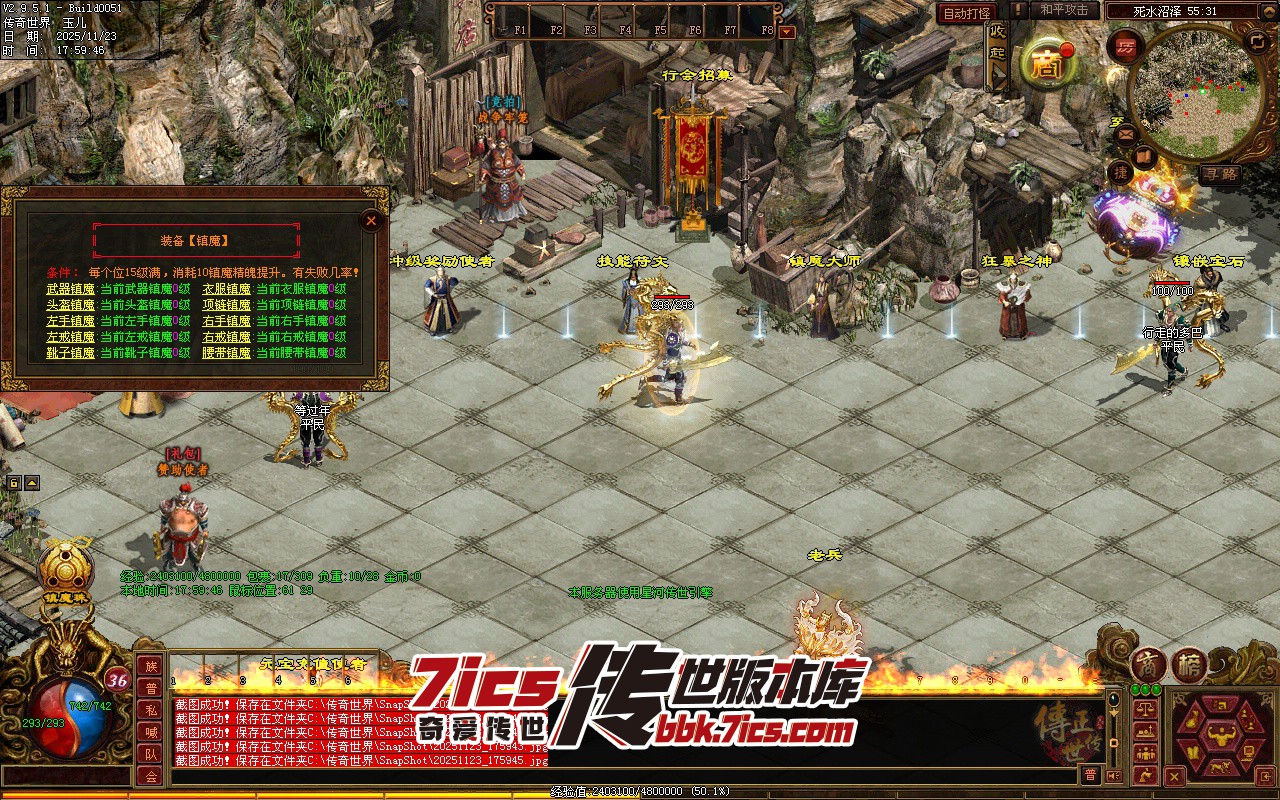This screenshot has width=1280, height=800.
Task: Open the 榜 ranking button
Action: pyautogui.click(x=1188, y=665)
